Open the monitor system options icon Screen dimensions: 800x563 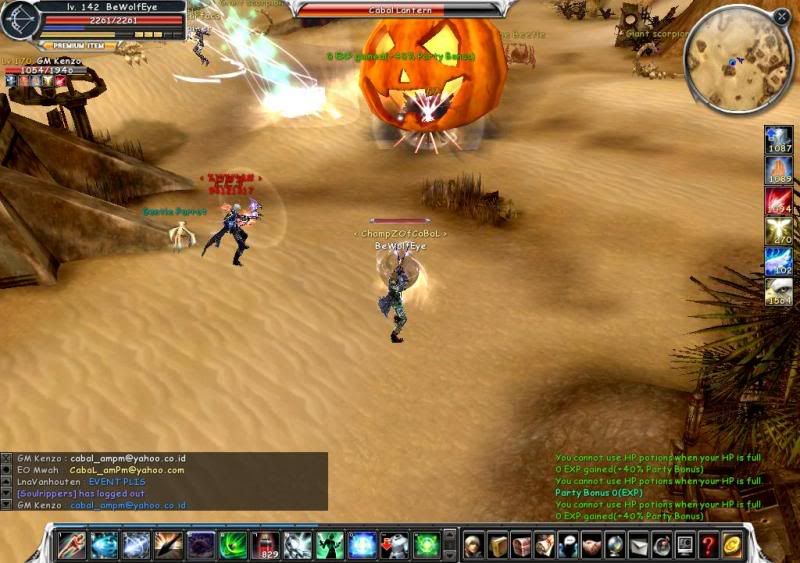[685, 545]
